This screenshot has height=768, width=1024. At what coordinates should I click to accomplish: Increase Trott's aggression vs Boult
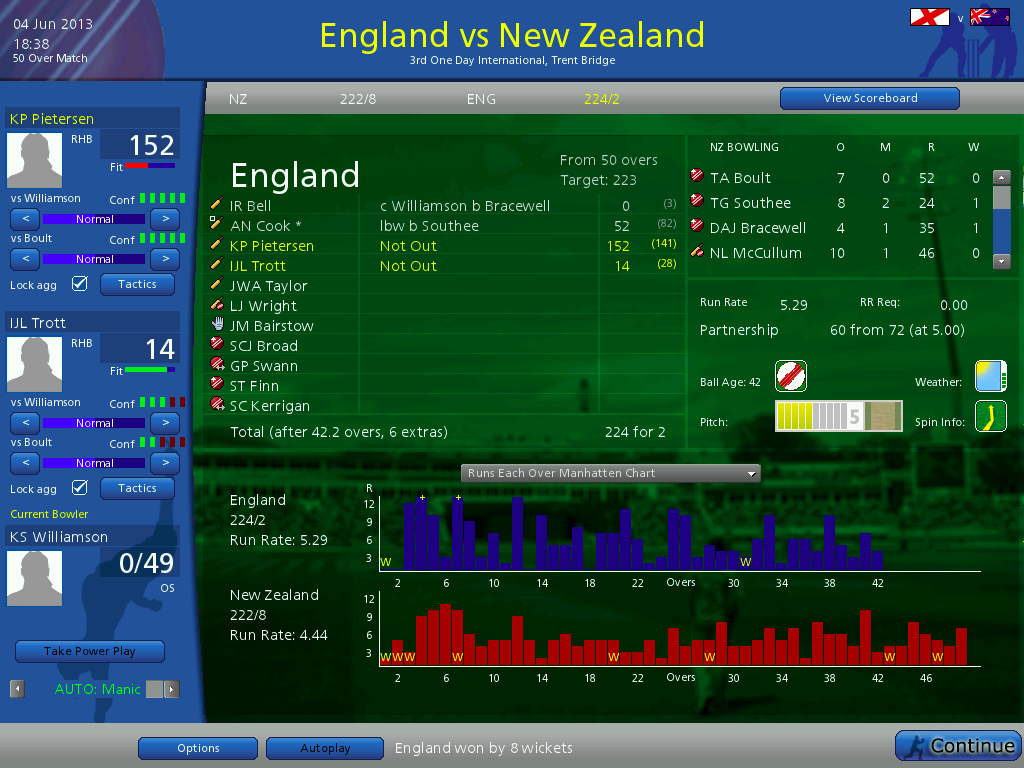pyautogui.click(x=165, y=462)
